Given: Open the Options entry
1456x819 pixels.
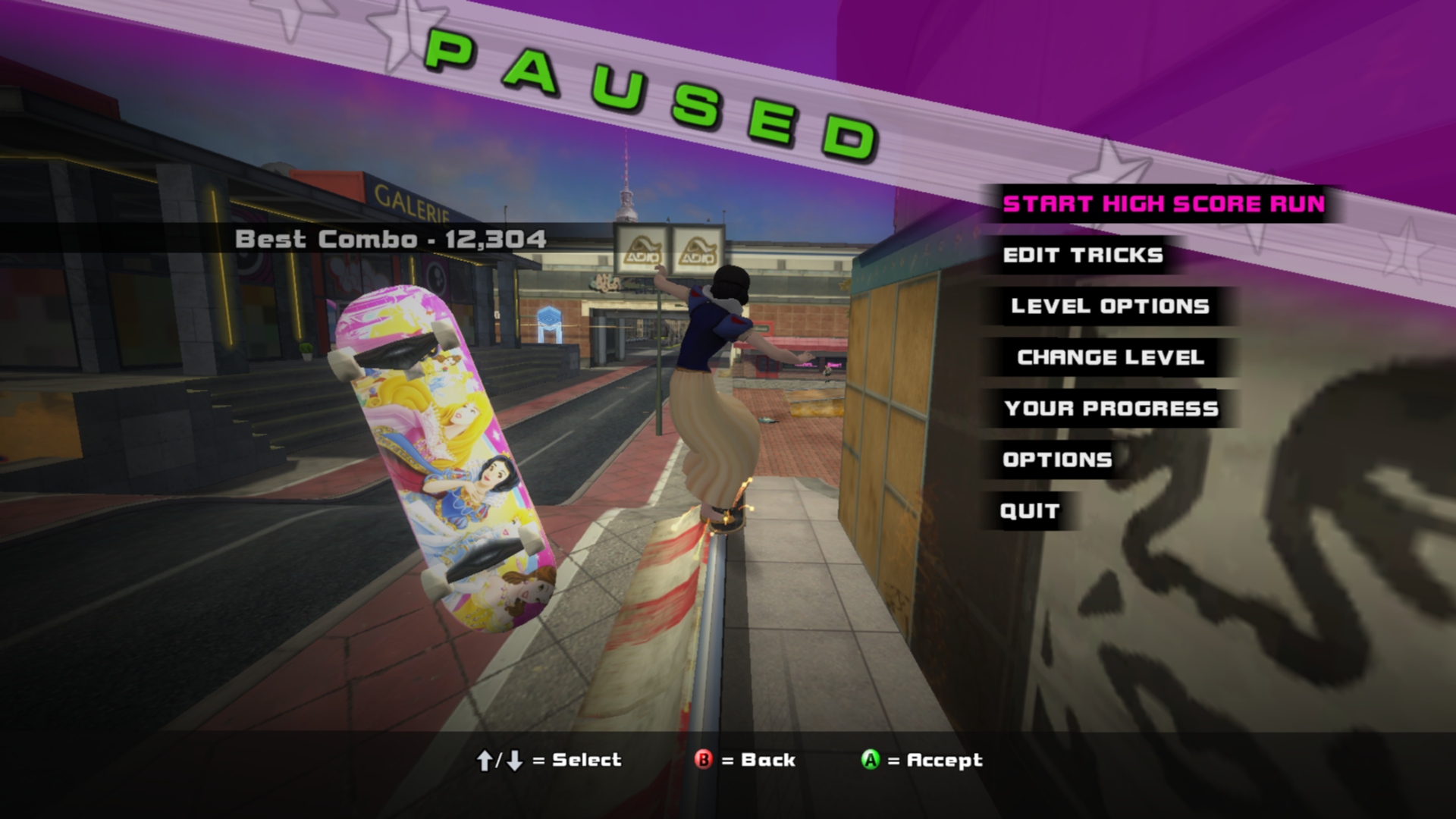Looking at the screenshot, I should tap(1057, 460).
